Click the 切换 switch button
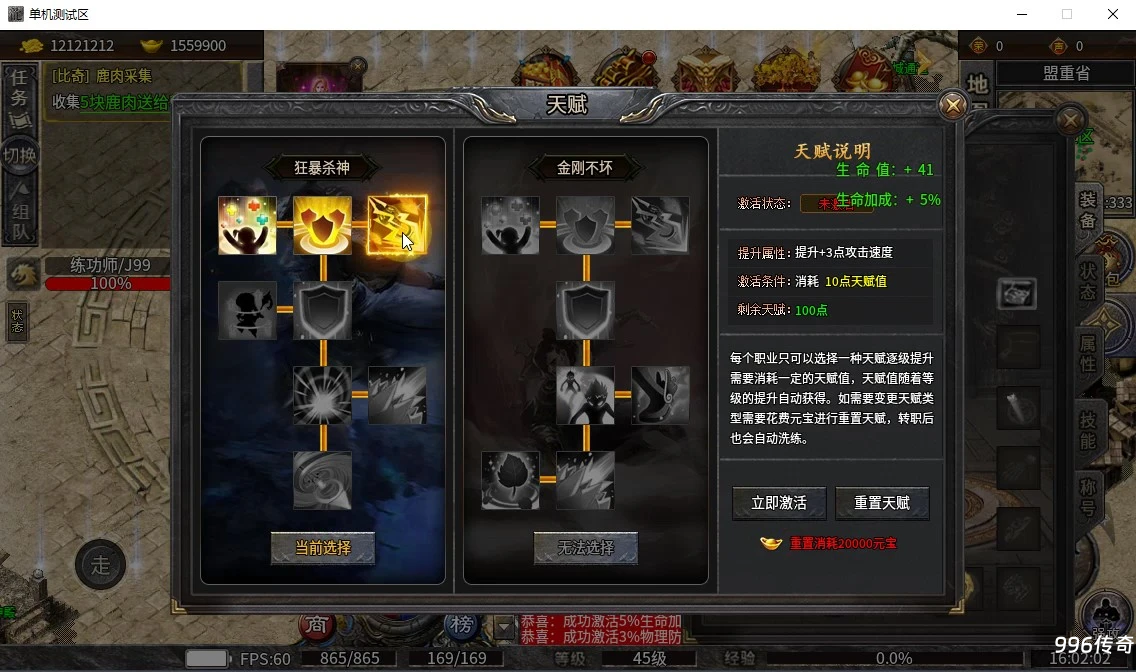This screenshot has height=672, width=1136. coord(20,156)
